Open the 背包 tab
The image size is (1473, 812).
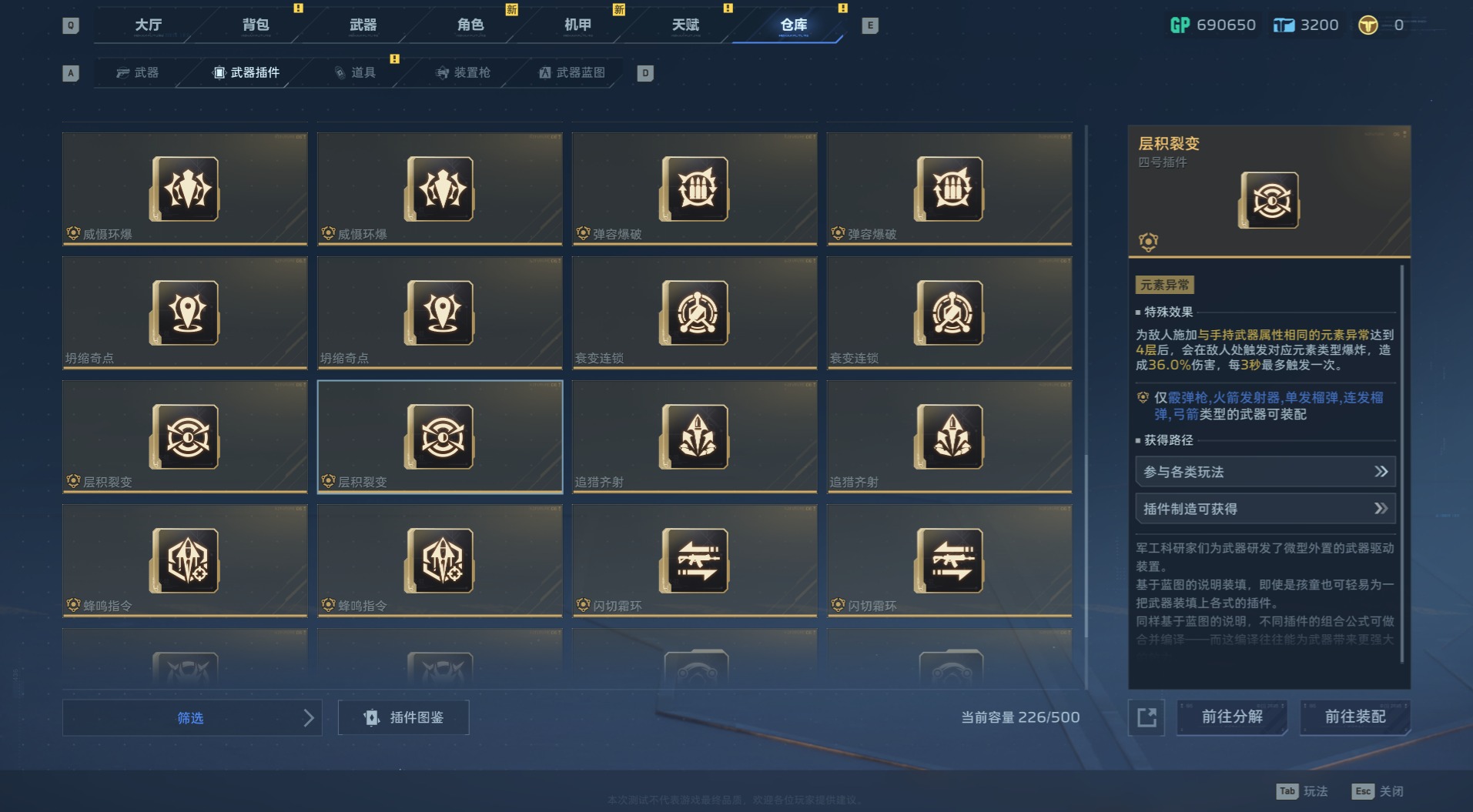pos(256,25)
